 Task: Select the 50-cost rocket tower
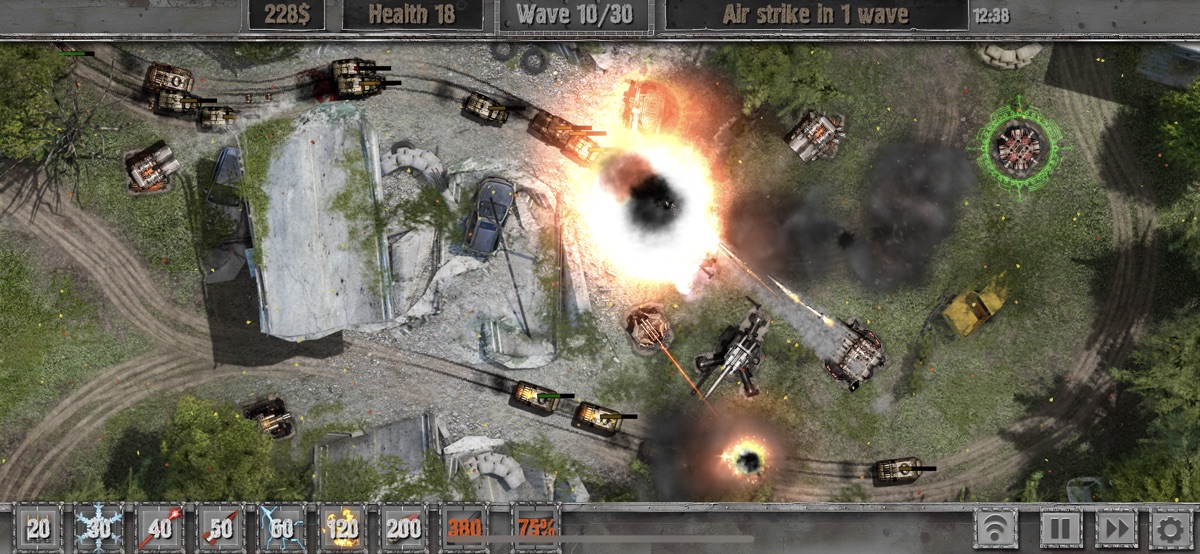221,528
